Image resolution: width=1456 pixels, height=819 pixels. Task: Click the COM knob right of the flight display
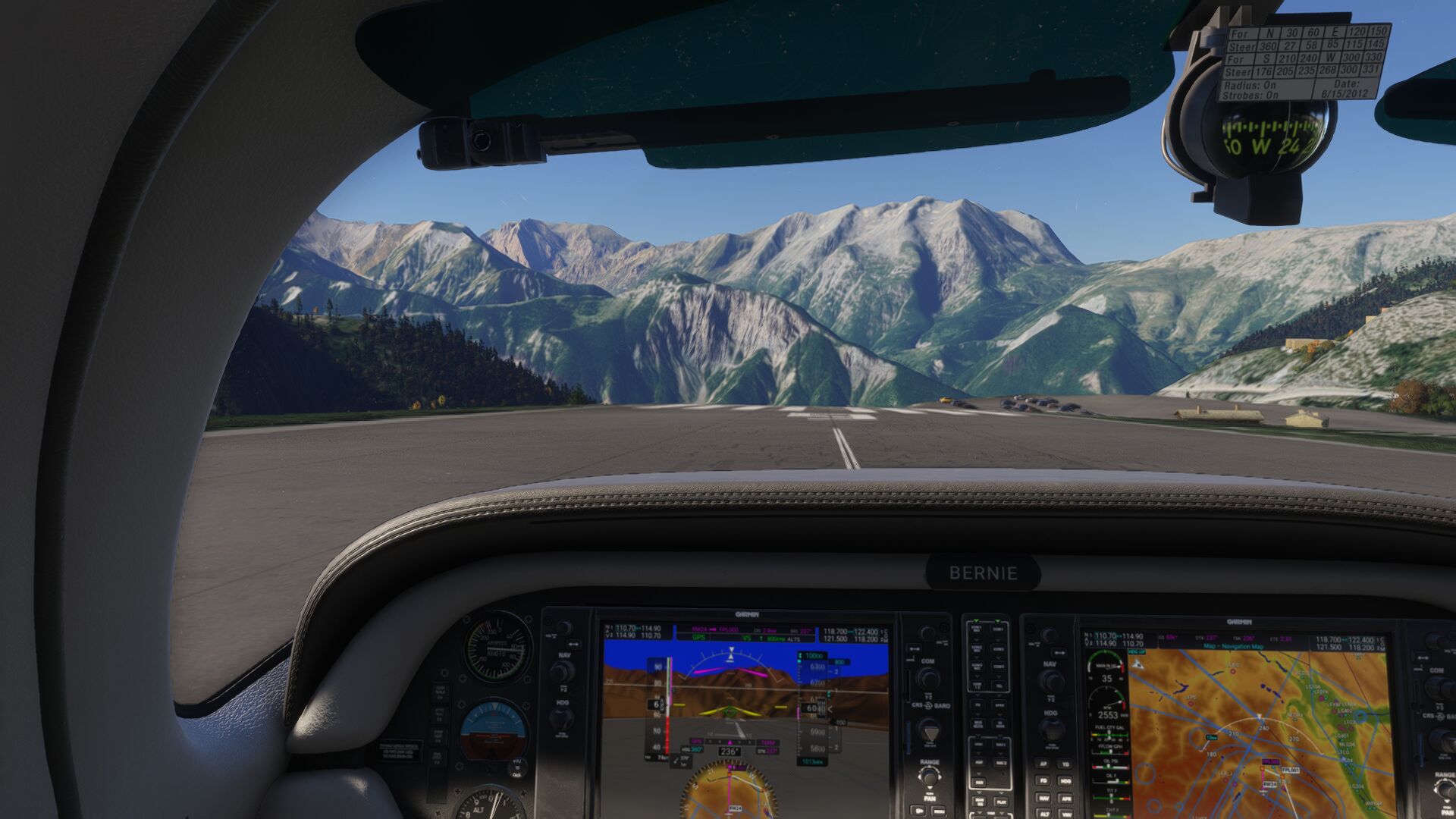pyautogui.click(x=927, y=677)
